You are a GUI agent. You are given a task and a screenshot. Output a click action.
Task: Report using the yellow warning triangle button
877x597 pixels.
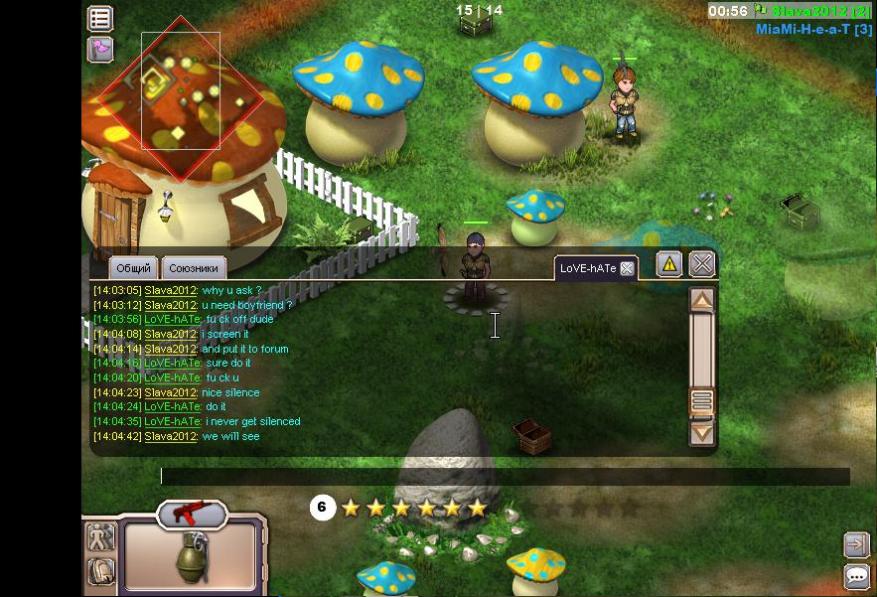click(669, 264)
